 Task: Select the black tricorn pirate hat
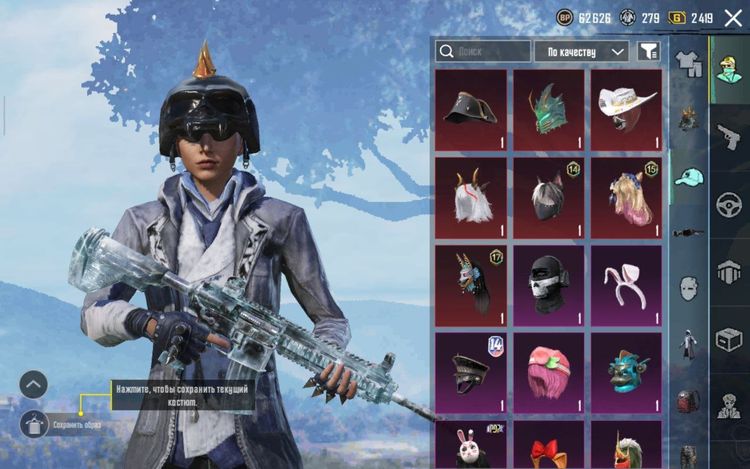471,110
